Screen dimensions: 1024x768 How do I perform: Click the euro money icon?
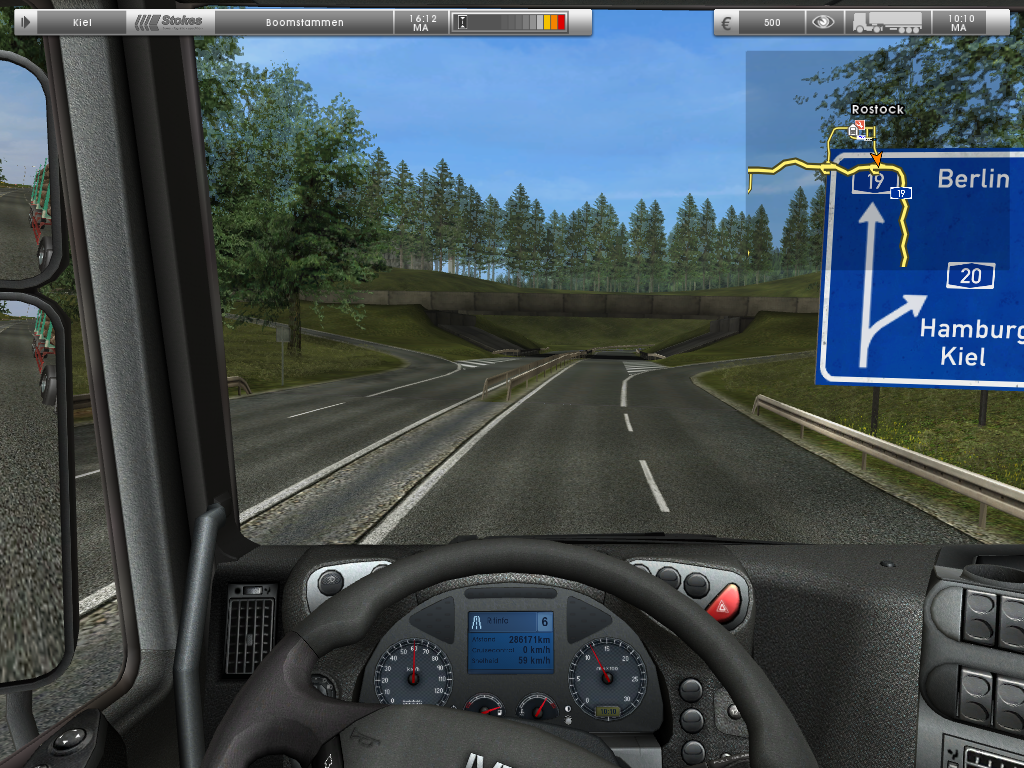click(x=727, y=22)
